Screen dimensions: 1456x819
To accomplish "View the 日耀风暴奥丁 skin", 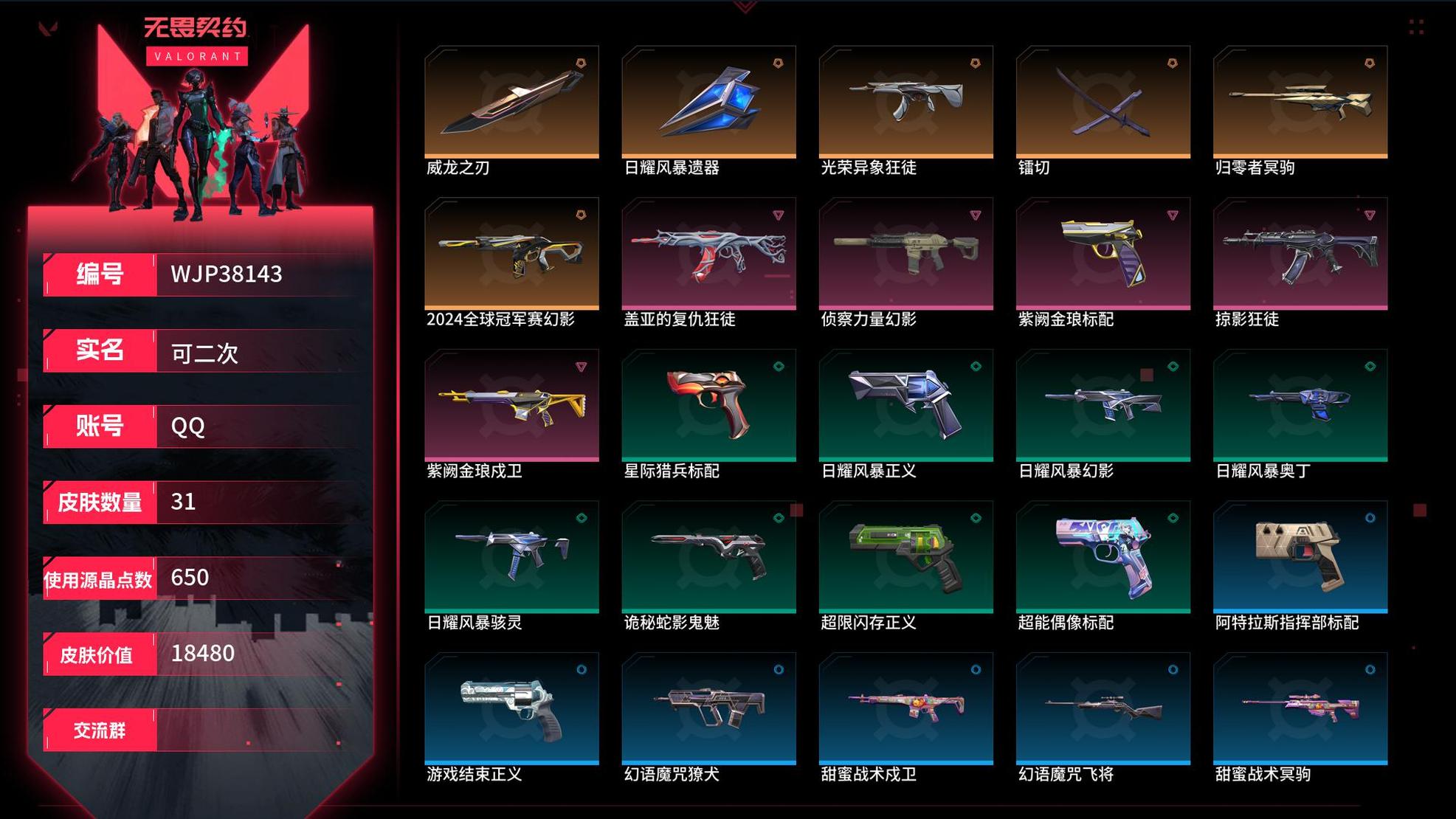I will 1300,405.
